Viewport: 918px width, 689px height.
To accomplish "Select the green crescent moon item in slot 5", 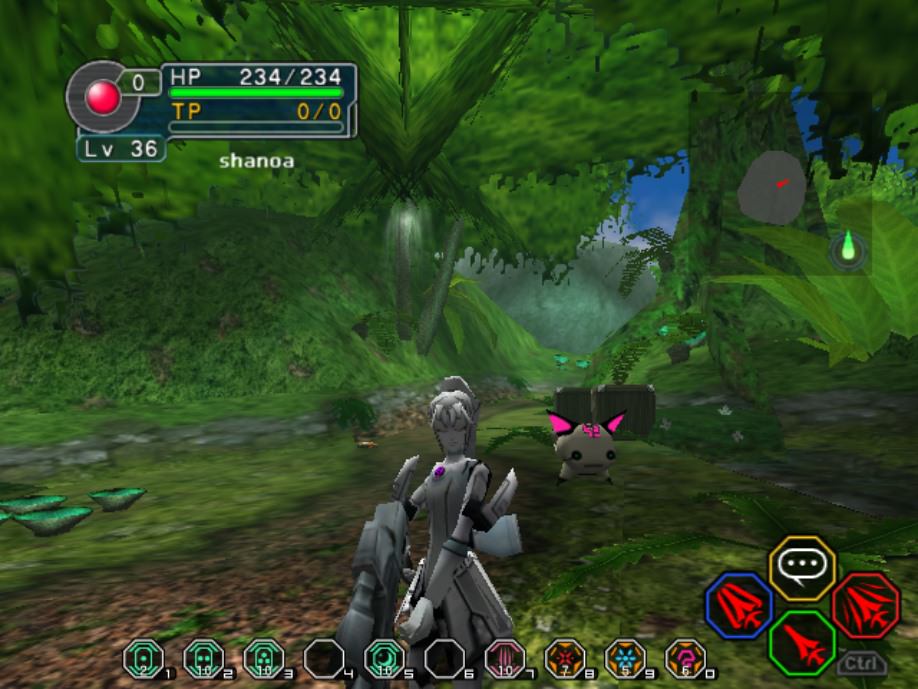I will click(383, 658).
